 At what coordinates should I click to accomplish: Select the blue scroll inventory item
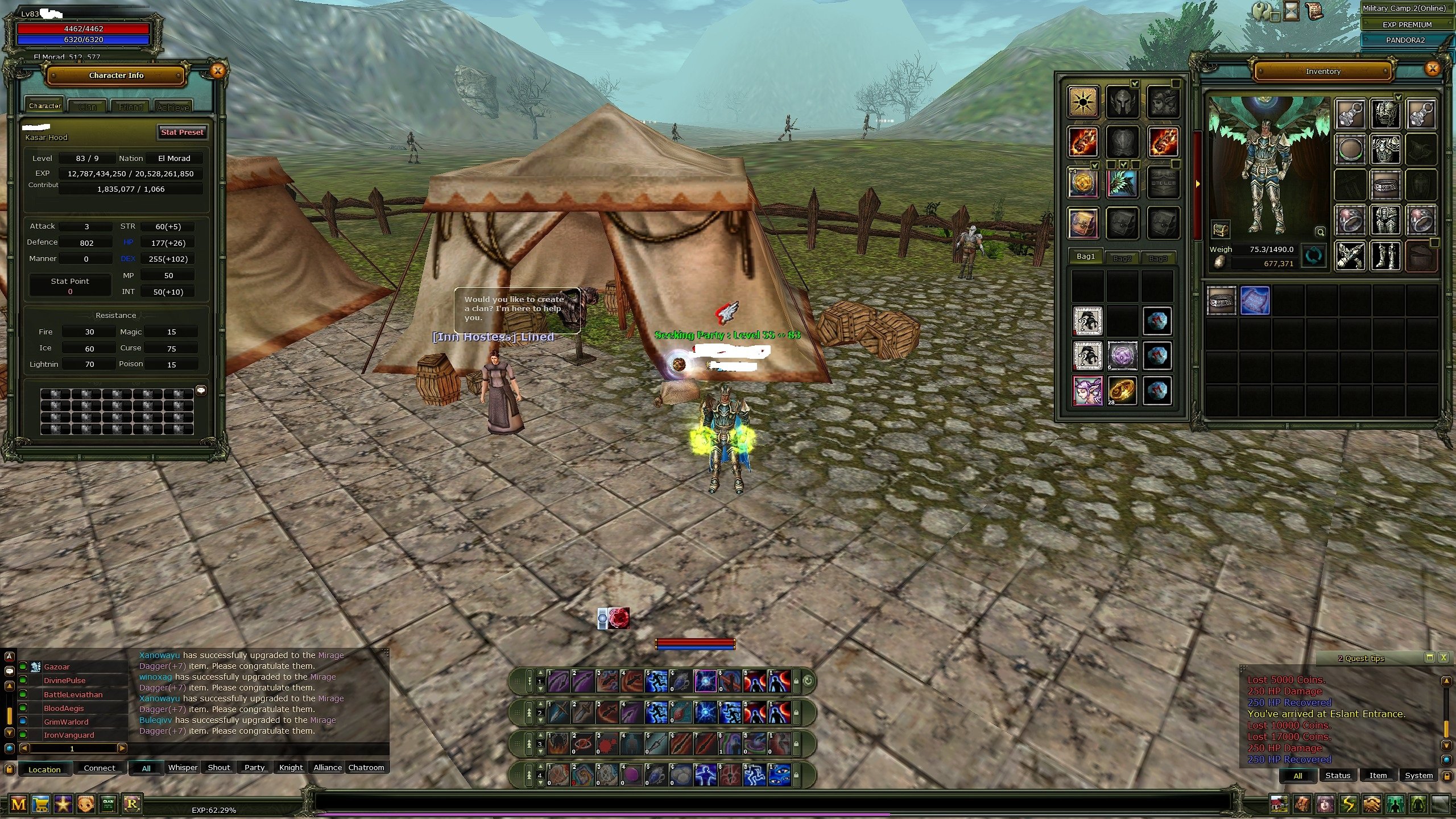click(1255, 300)
